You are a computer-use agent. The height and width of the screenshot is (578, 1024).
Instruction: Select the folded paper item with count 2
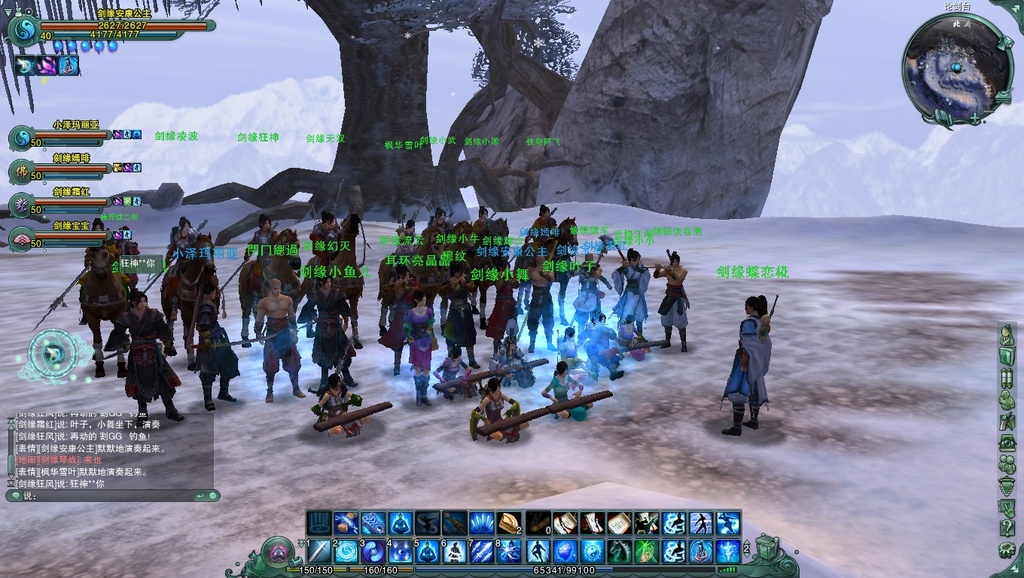click(x=509, y=523)
